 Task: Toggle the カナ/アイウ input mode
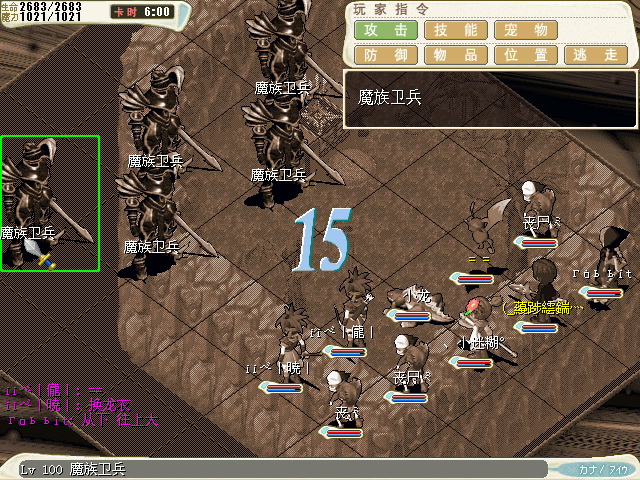[x=603, y=468]
